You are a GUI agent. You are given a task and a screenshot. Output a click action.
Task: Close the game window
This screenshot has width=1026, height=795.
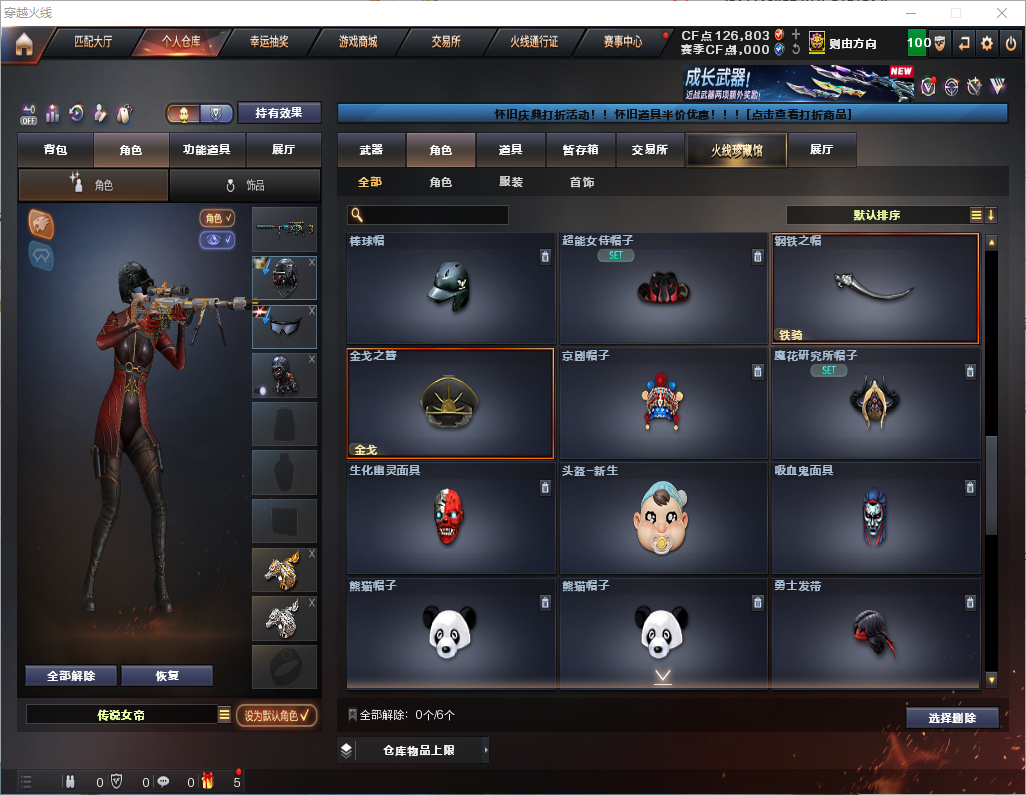click(x=1002, y=13)
